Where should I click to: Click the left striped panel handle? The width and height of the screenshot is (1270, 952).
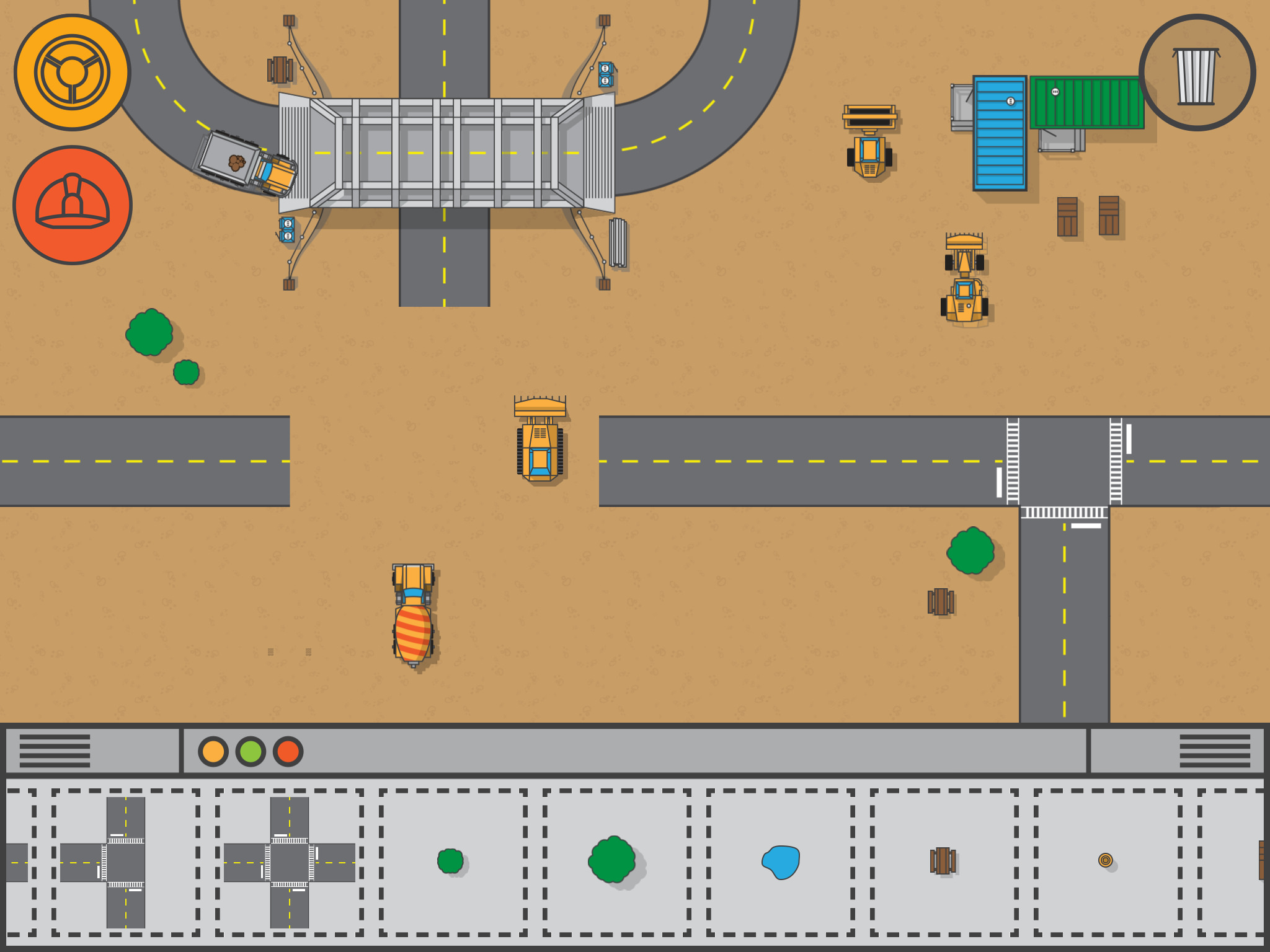[x=55, y=751]
